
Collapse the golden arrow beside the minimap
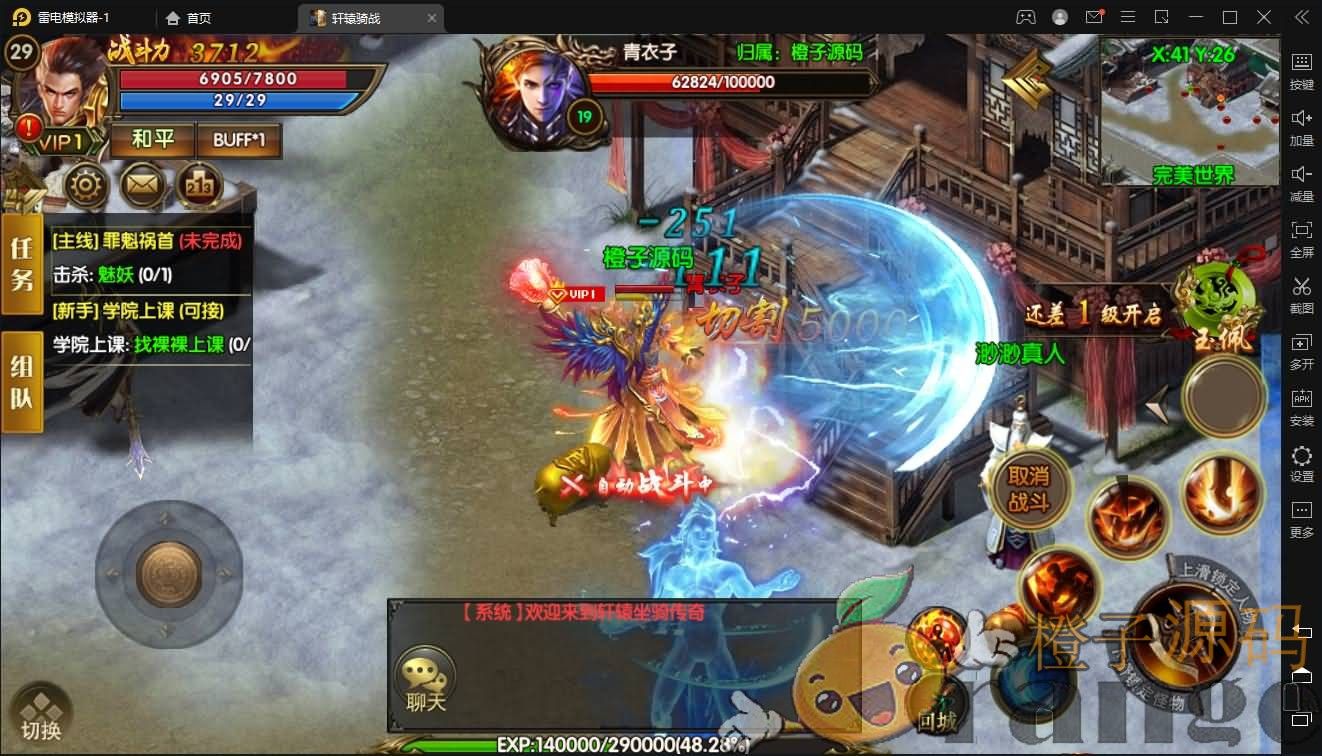[x=1028, y=80]
